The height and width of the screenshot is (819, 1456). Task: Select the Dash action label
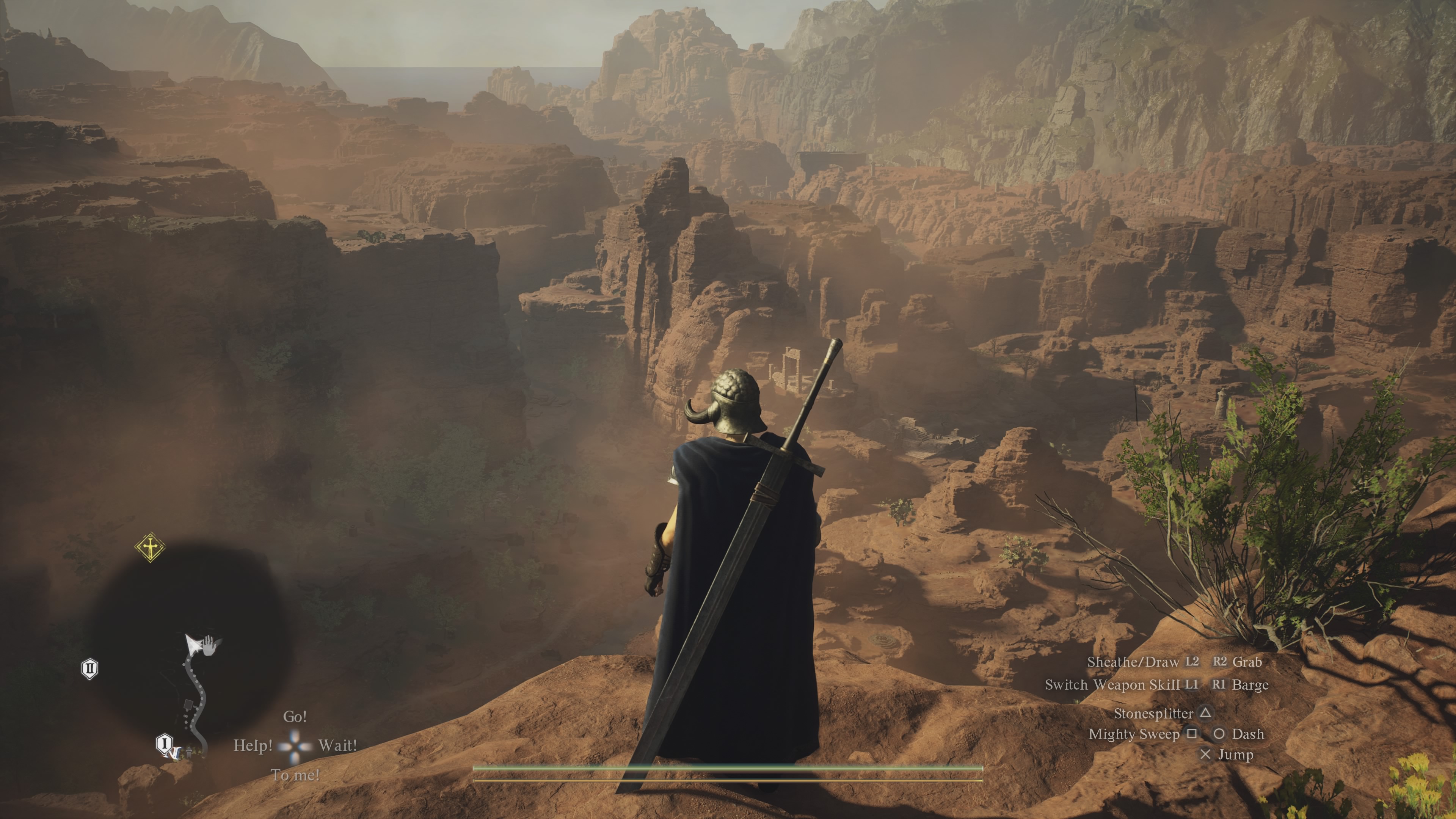point(1247,734)
